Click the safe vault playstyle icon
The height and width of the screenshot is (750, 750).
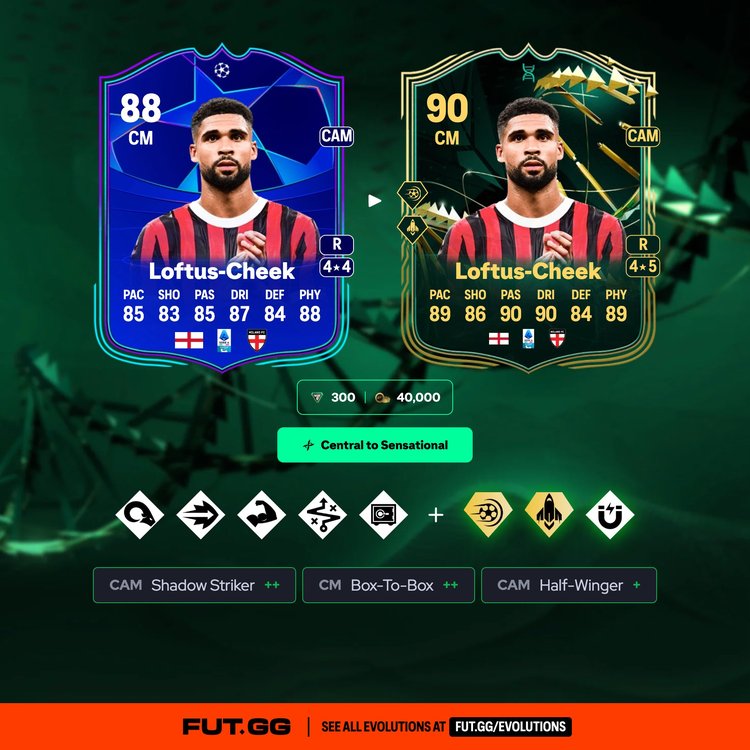384,515
